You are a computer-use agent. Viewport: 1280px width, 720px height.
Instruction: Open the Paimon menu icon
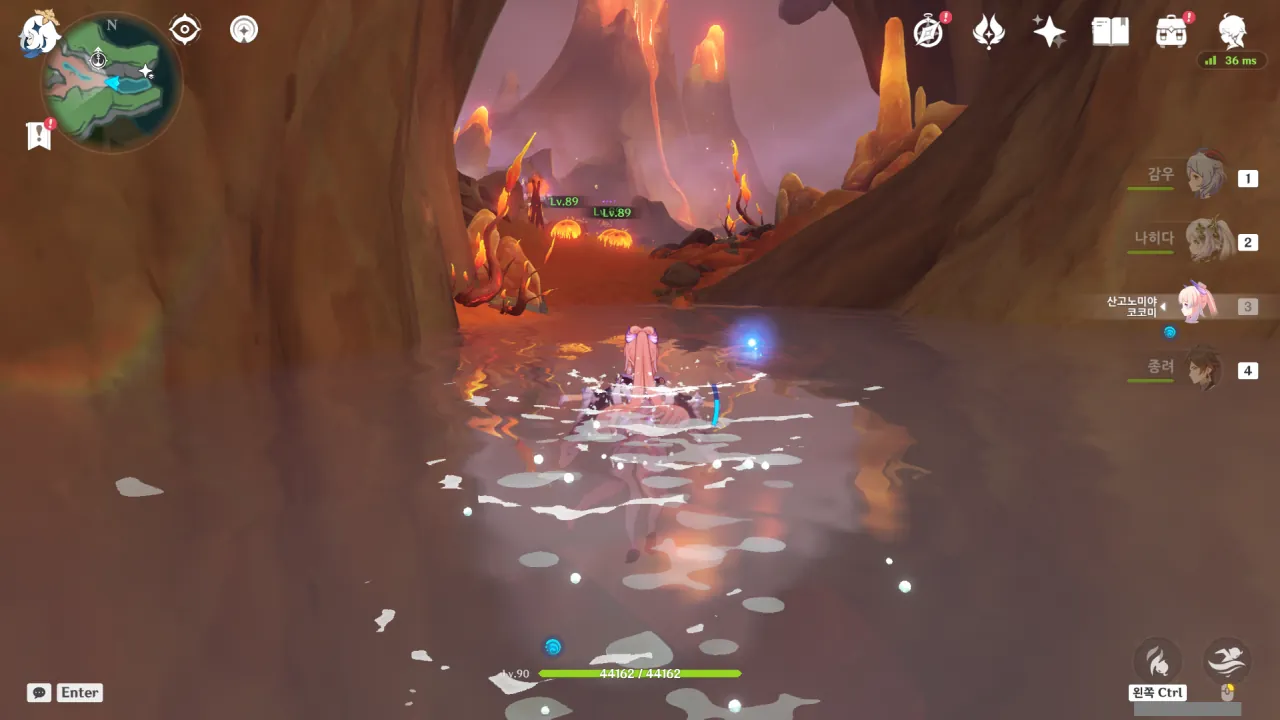click(x=38, y=32)
